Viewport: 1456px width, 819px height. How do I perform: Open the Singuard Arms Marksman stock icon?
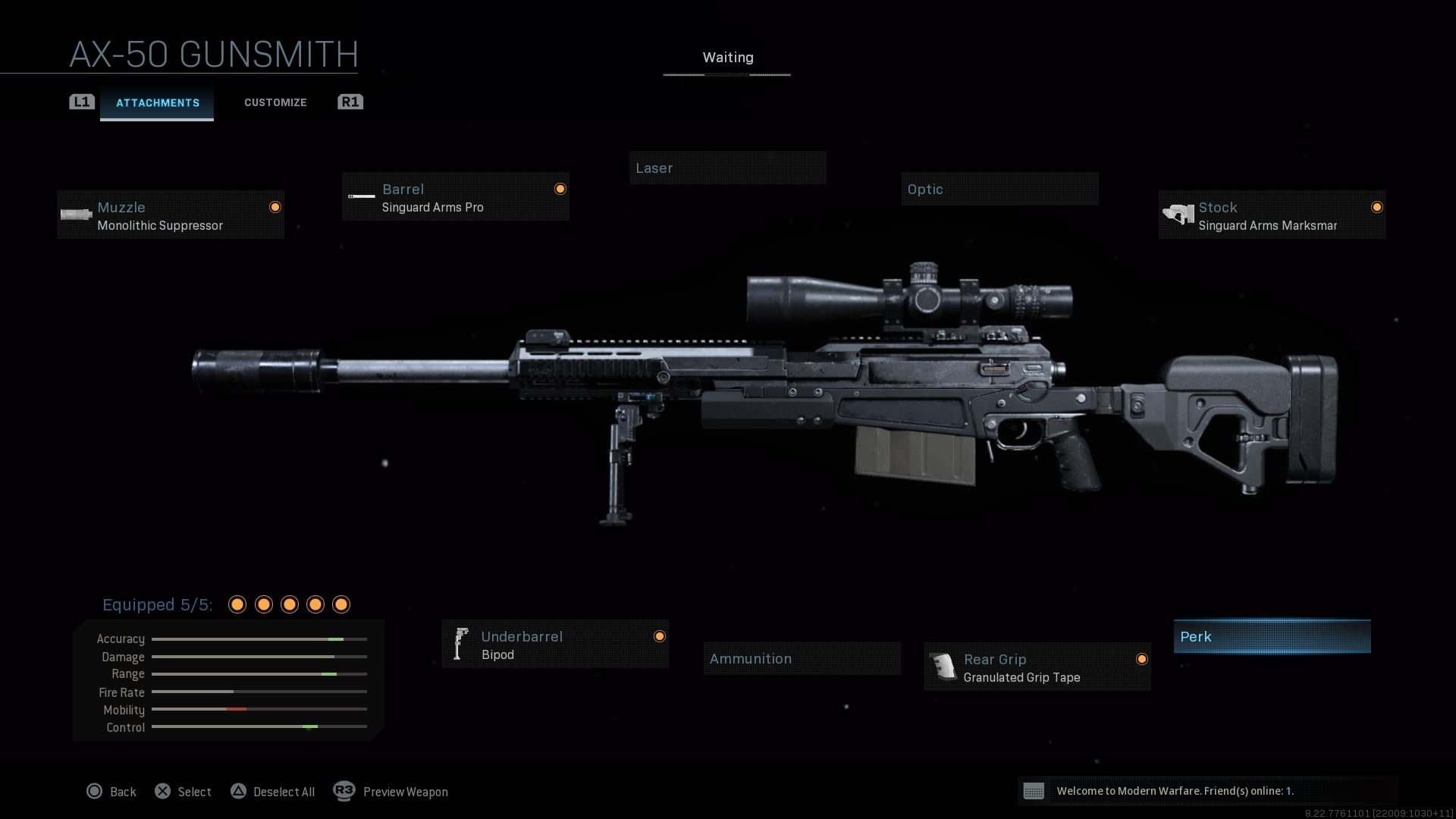pos(1178,214)
